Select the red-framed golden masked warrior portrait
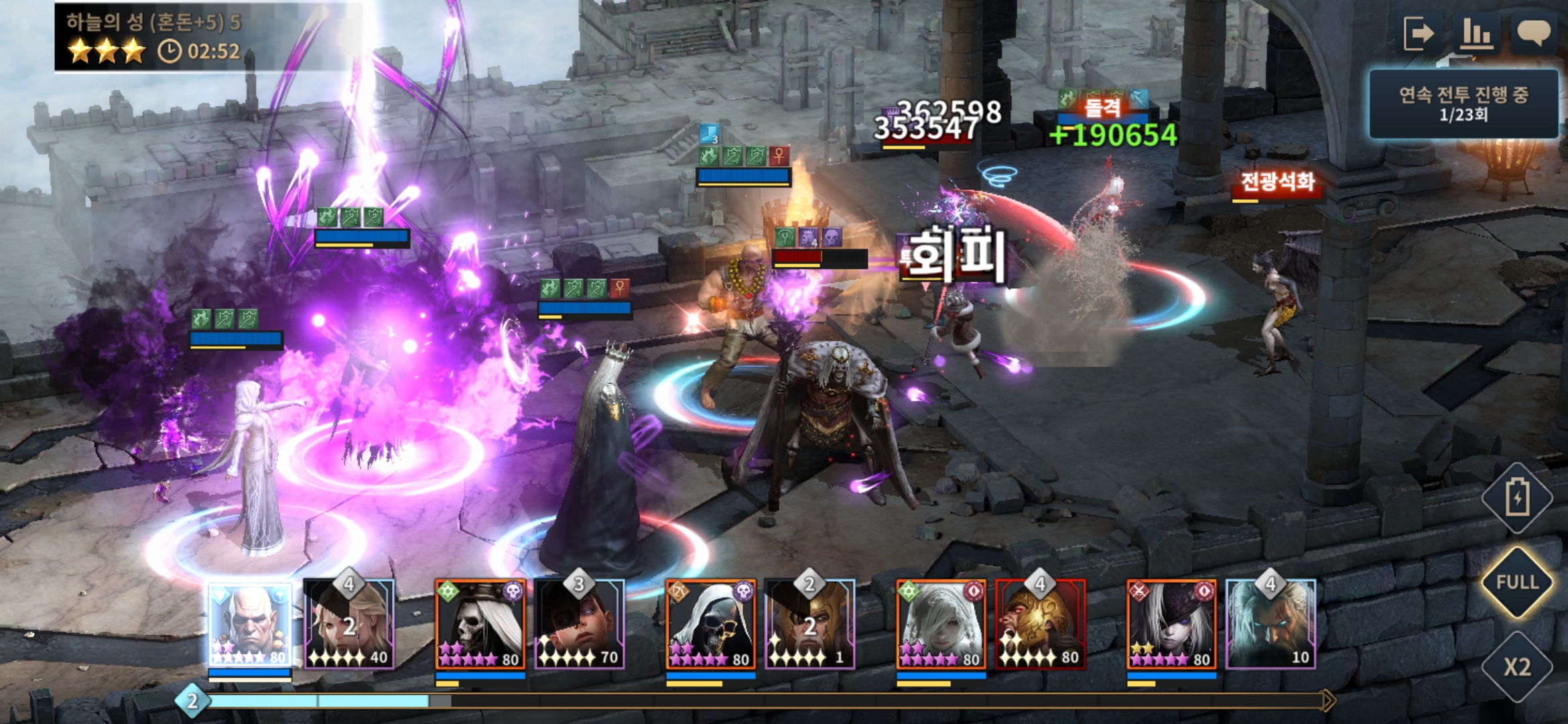This screenshot has width=1568, height=724. click(1040, 625)
